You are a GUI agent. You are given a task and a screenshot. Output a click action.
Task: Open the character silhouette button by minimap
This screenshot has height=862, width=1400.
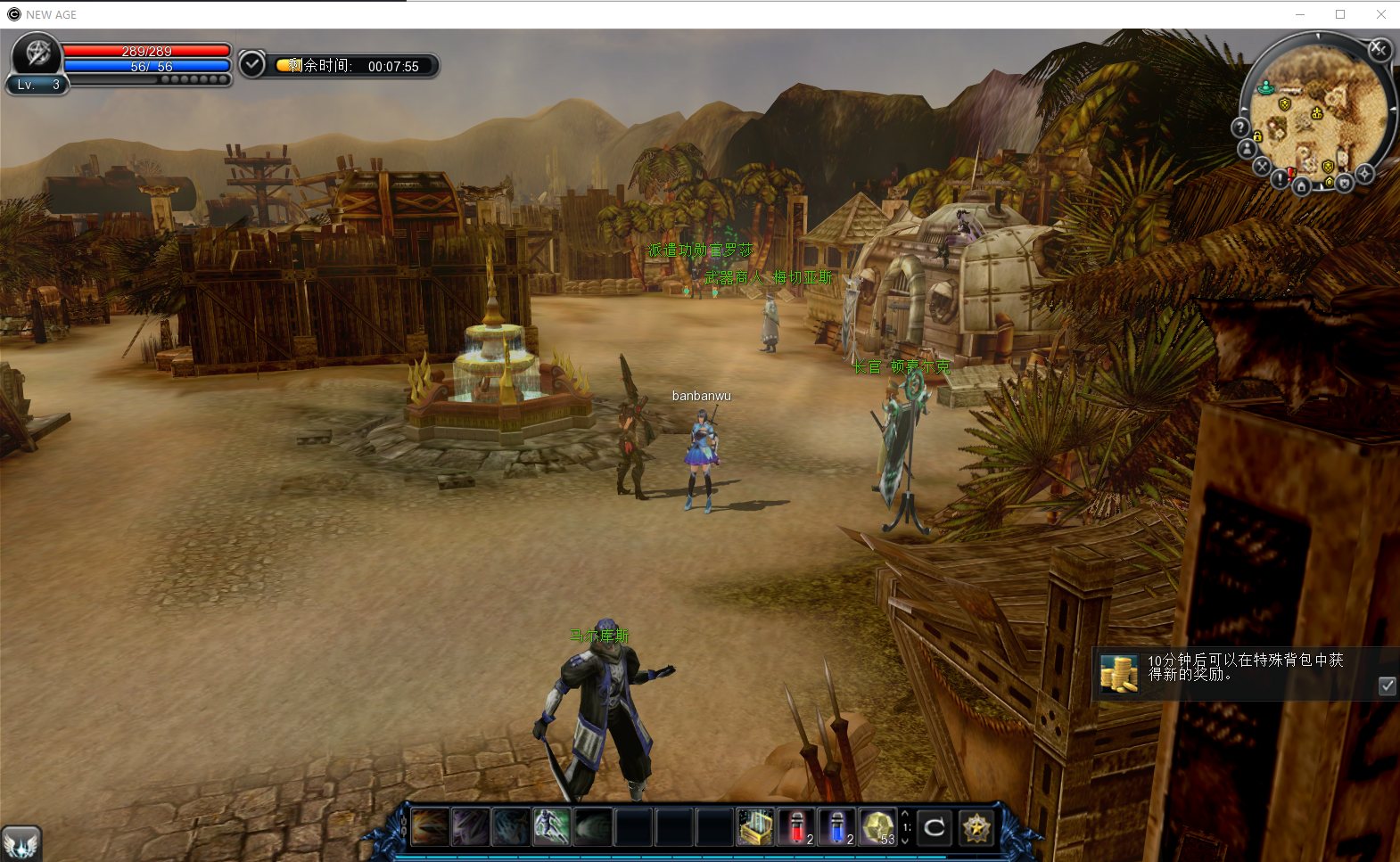pos(1247,149)
